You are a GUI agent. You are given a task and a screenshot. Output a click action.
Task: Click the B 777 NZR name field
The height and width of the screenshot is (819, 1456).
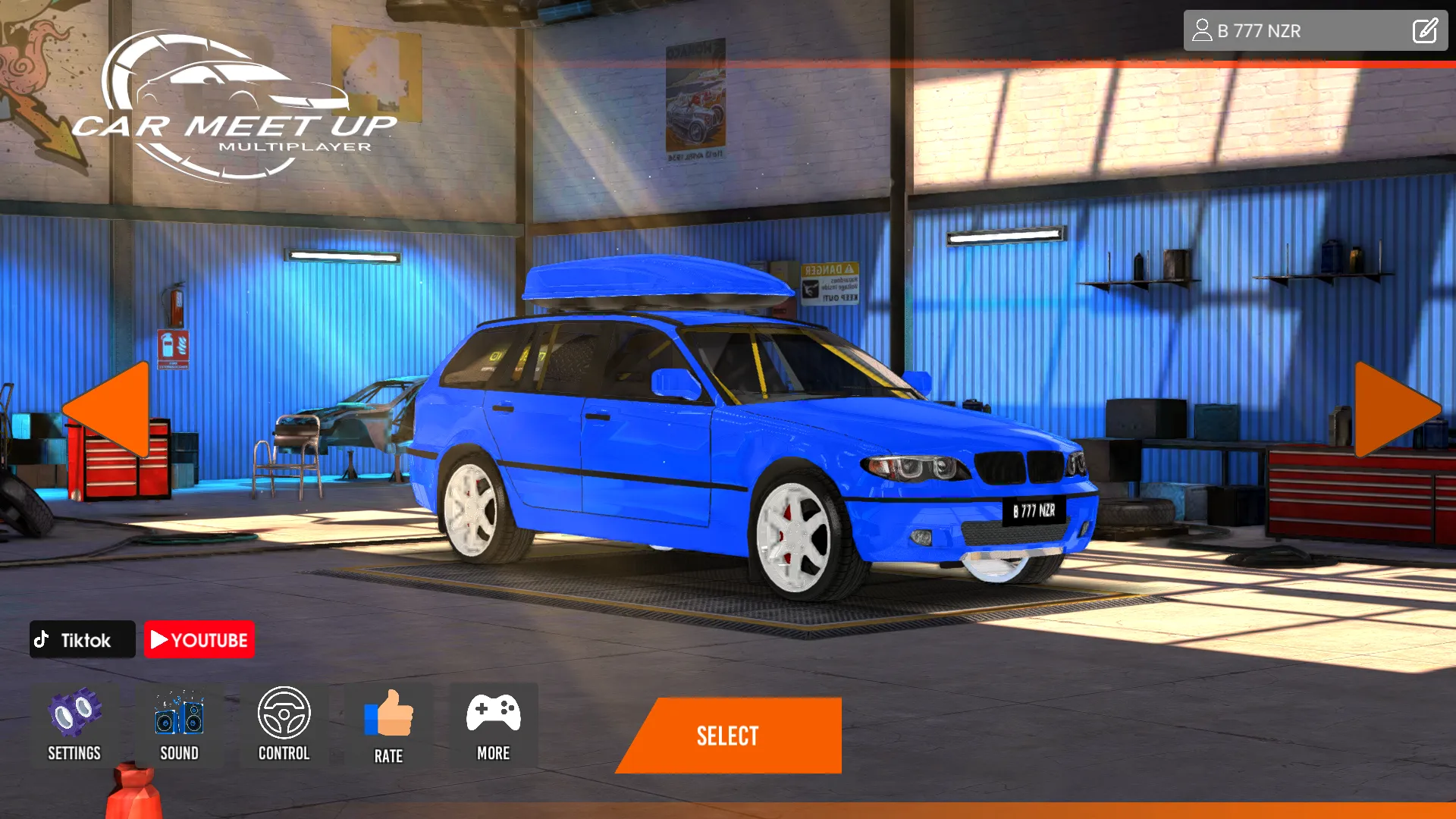point(1289,30)
